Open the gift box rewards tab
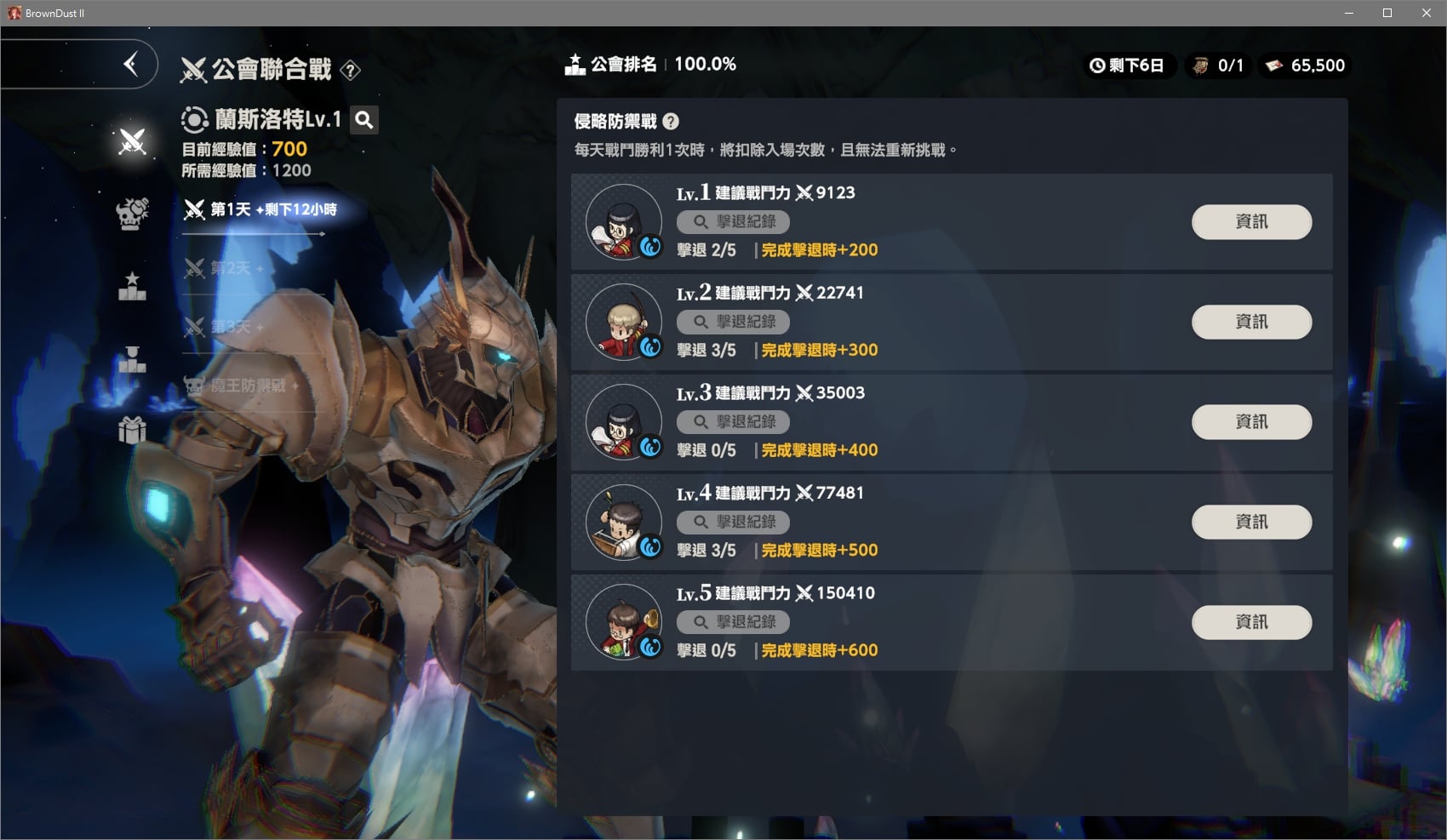Image resolution: width=1447 pixels, height=840 pixels. [132, 430]
